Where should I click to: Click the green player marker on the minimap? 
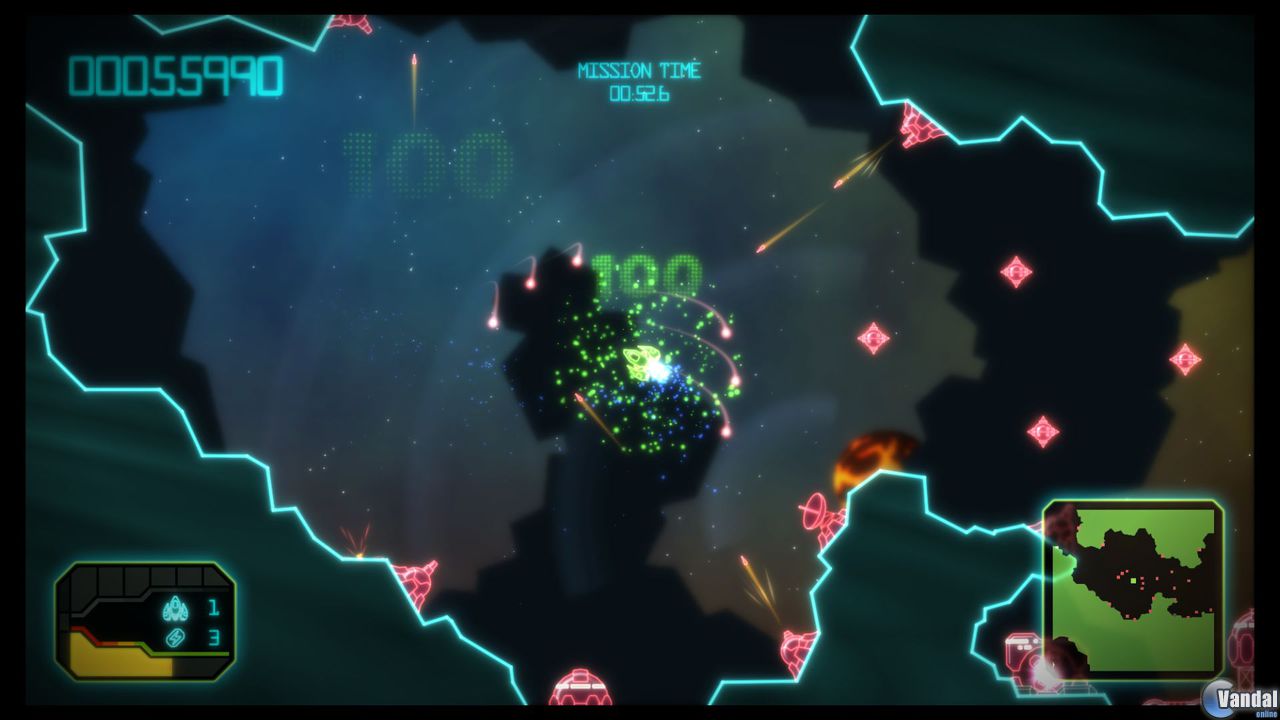coord(1133,580)
